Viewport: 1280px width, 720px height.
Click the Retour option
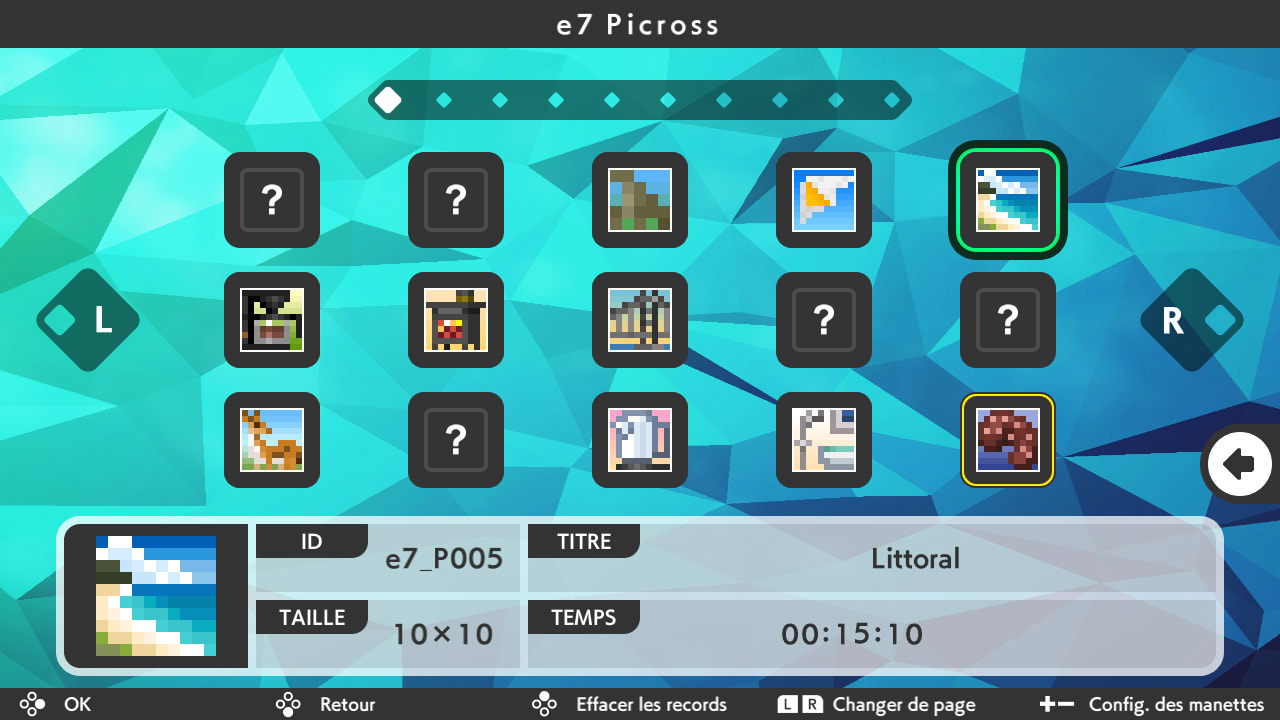(347, 704)
